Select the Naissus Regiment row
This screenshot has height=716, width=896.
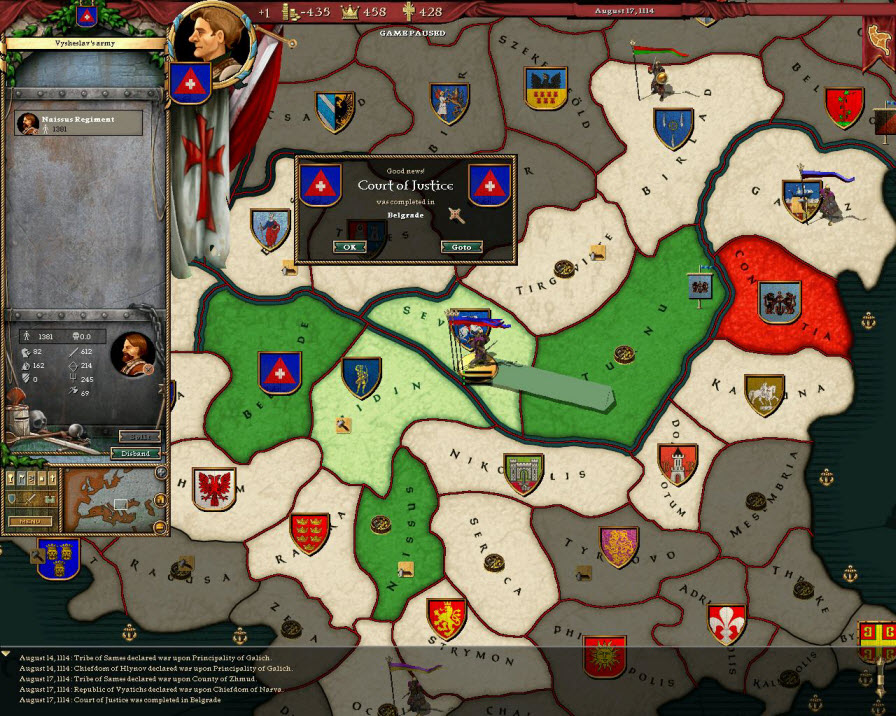(78, 123)
